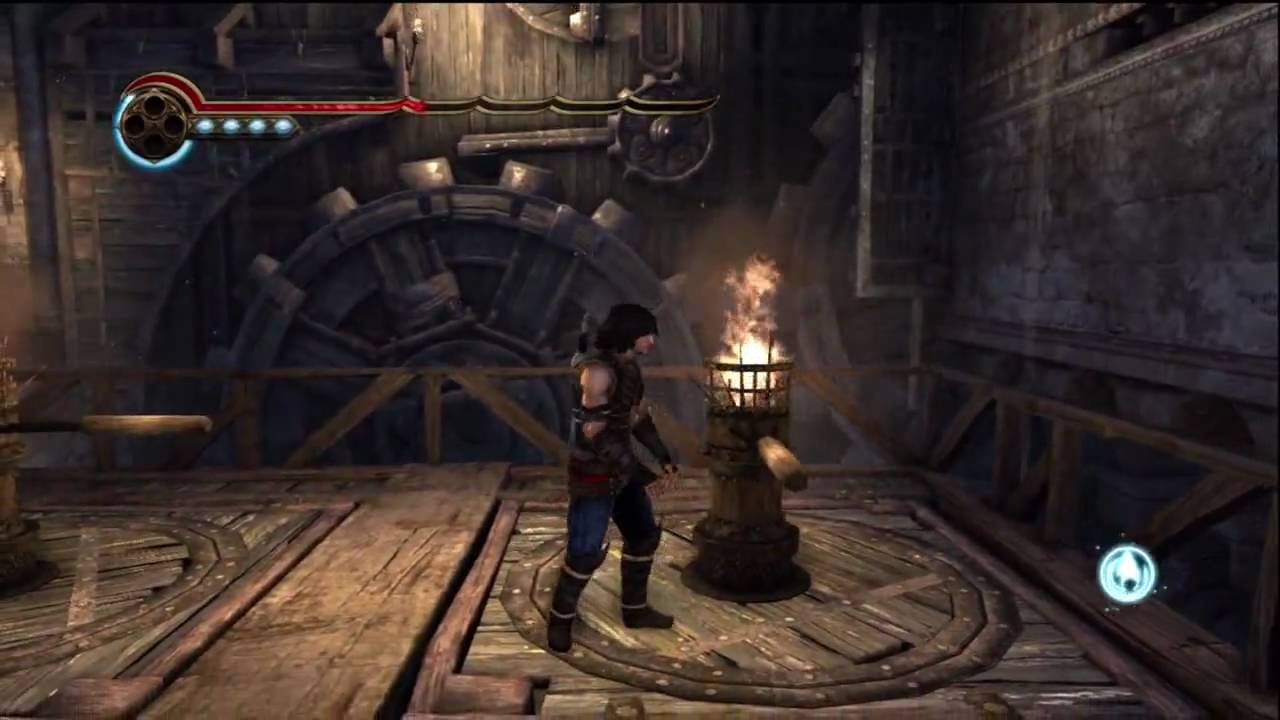Viewport: 1280px width, 720px height.
Task: Click the second energy orb on the HUD
Action: point(233,127)
